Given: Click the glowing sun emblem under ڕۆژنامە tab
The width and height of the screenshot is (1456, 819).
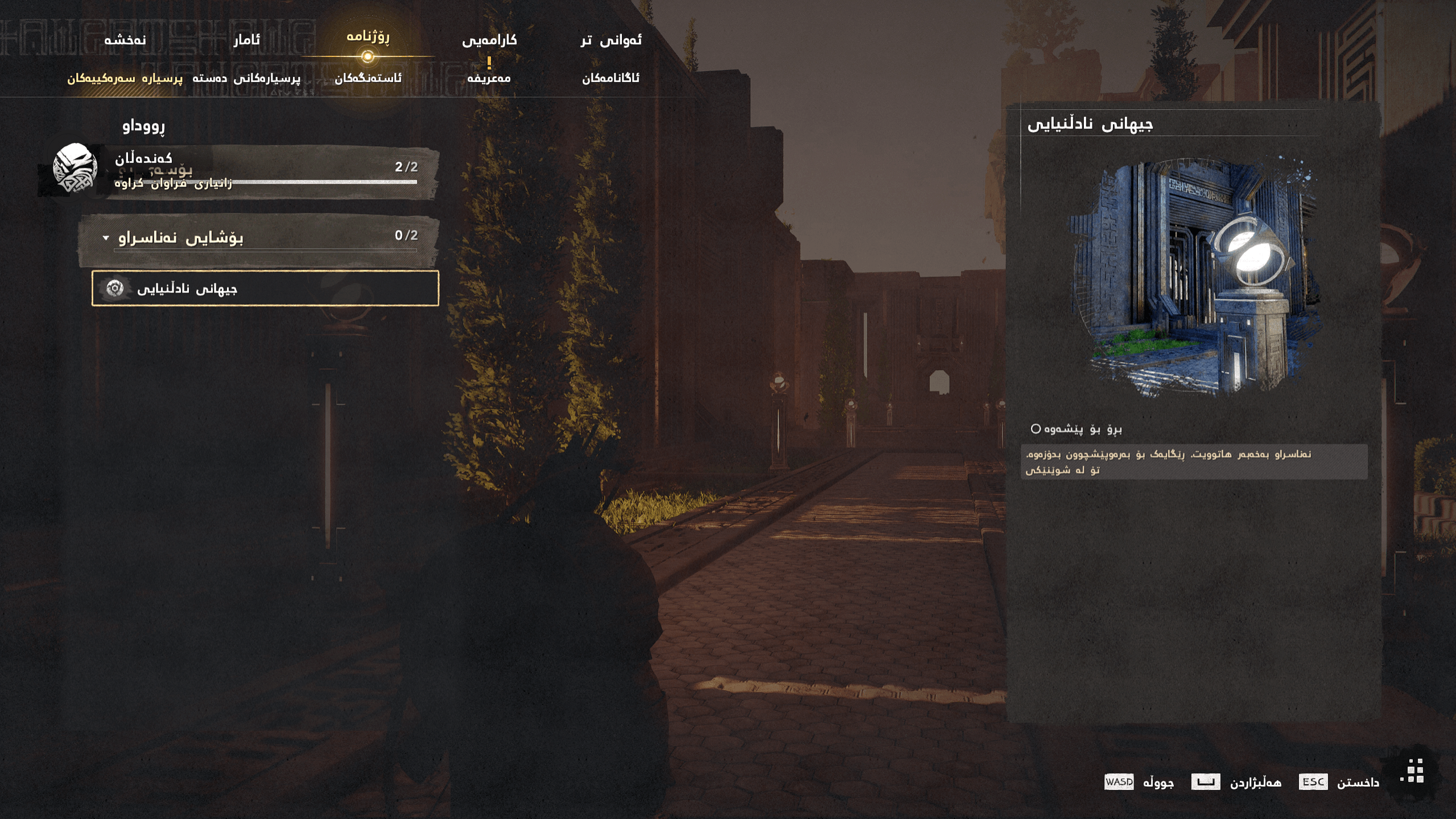Looking at the screenshot, I should pos(367,56).
